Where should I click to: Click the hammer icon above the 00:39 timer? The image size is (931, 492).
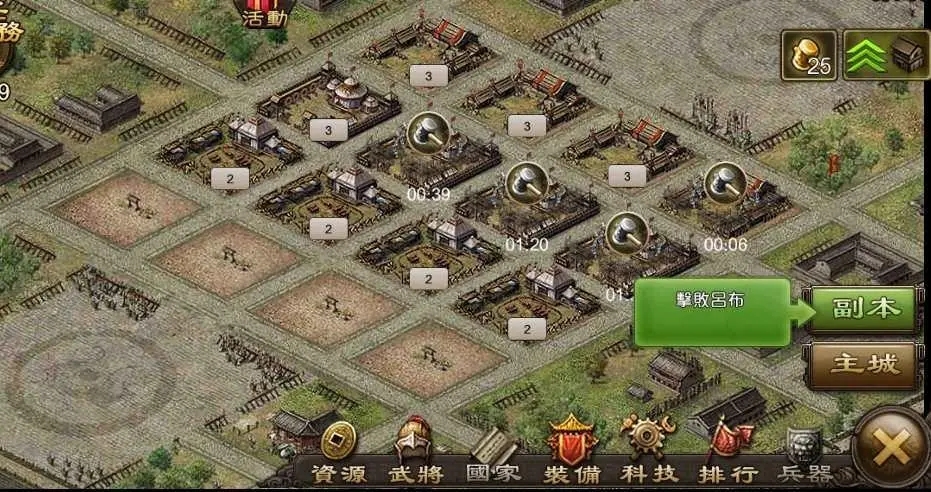pos(428,133)
